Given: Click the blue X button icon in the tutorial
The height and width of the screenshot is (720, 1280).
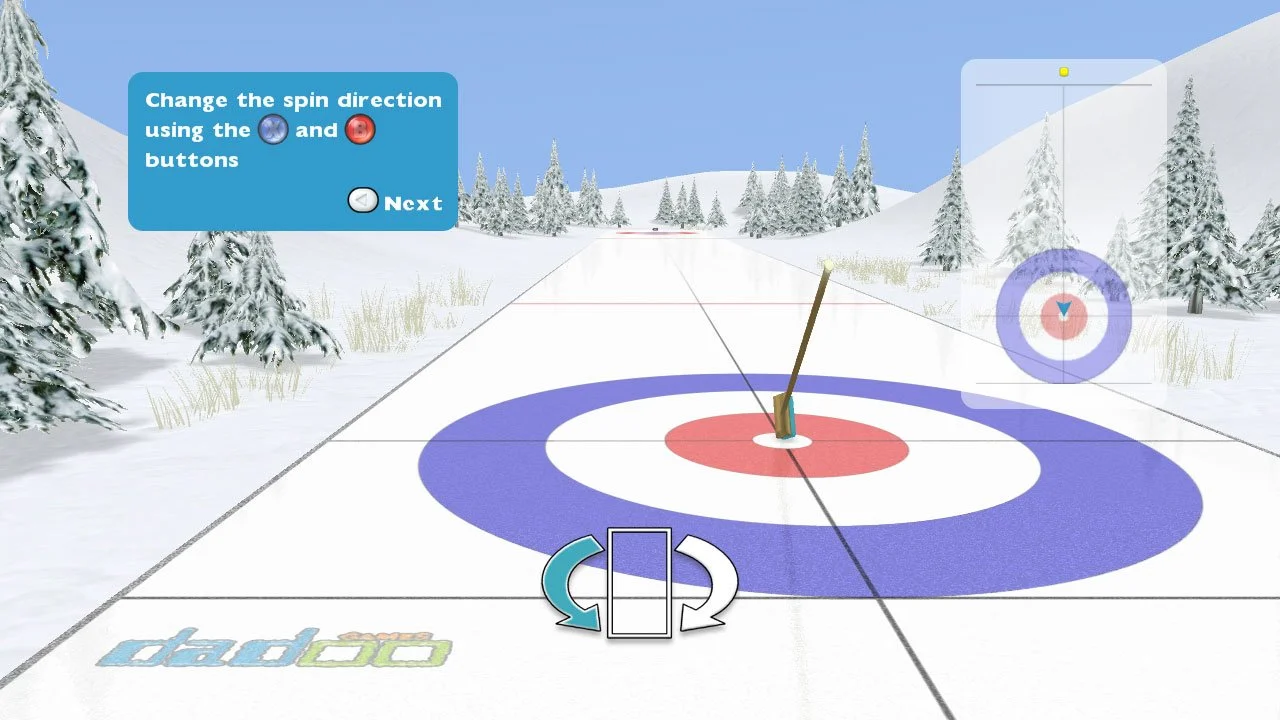Looking at the screenshot, I should [x=272, y=129].
